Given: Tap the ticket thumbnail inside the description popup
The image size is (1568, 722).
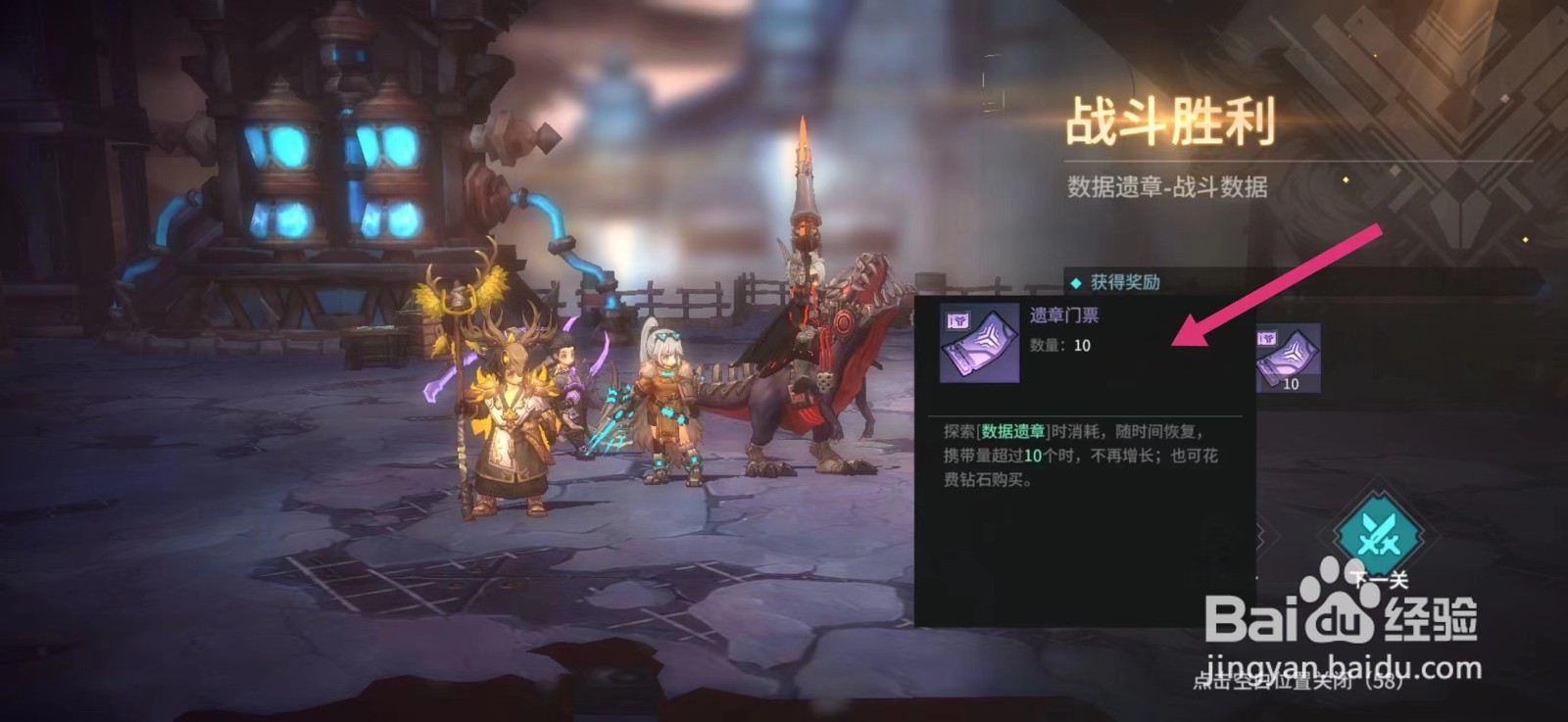Looking at the screenshot, I should tap(977, 345).
